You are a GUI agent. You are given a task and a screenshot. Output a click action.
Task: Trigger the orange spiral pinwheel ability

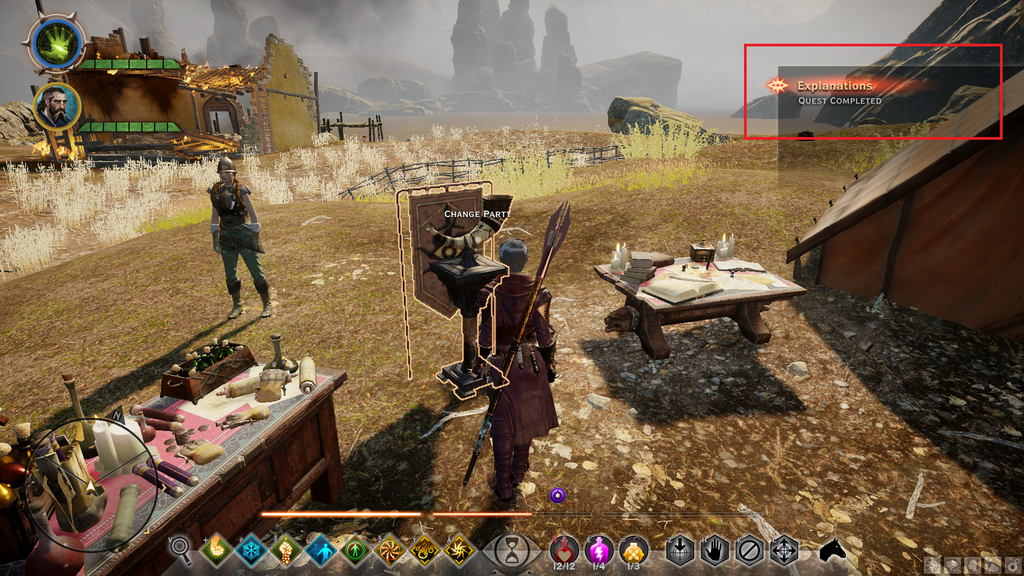pos(391,550)
